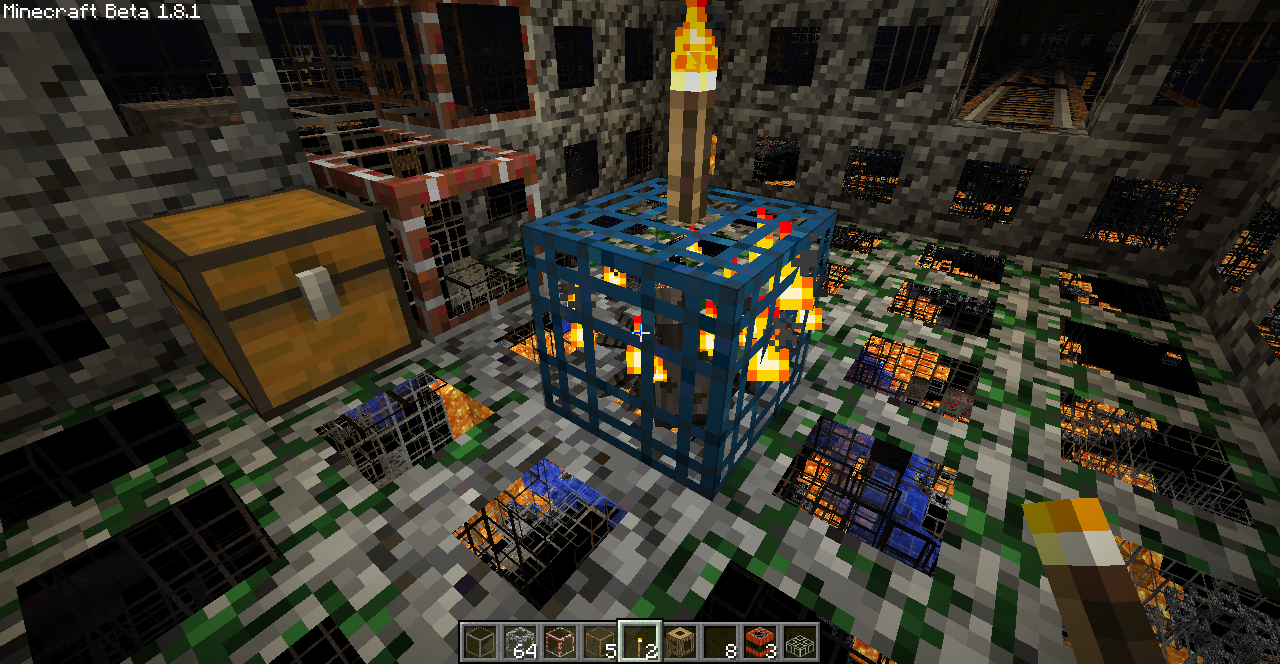Viewport: 1280px width, 664px height.
Task: Select the red-and-white framed block slot
Action: [560, 641]
